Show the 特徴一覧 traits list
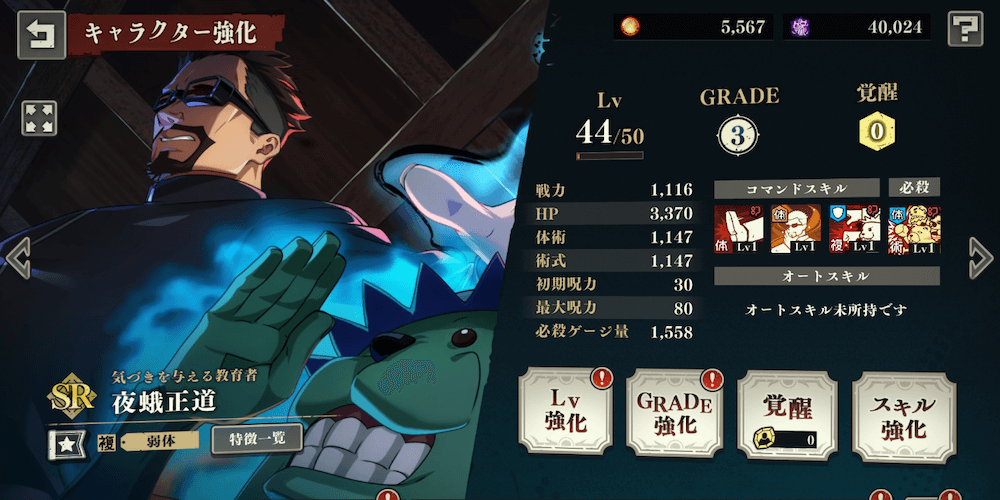1000x500 pixels. (256, 439)
